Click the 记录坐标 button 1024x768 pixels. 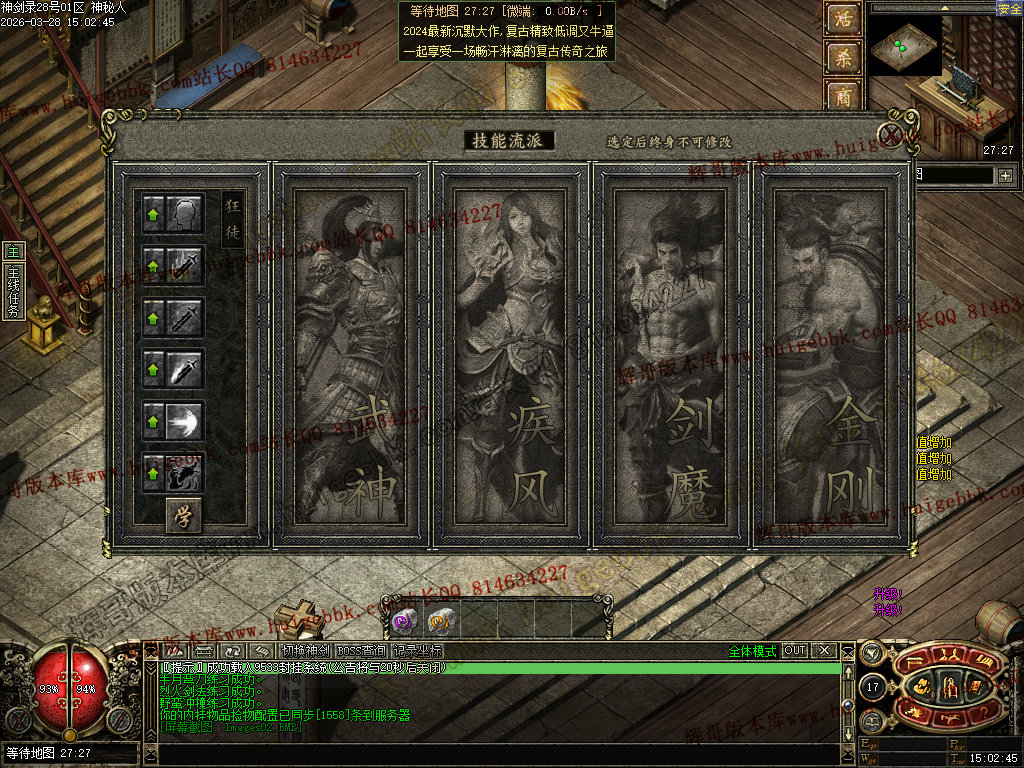[417, 651]
